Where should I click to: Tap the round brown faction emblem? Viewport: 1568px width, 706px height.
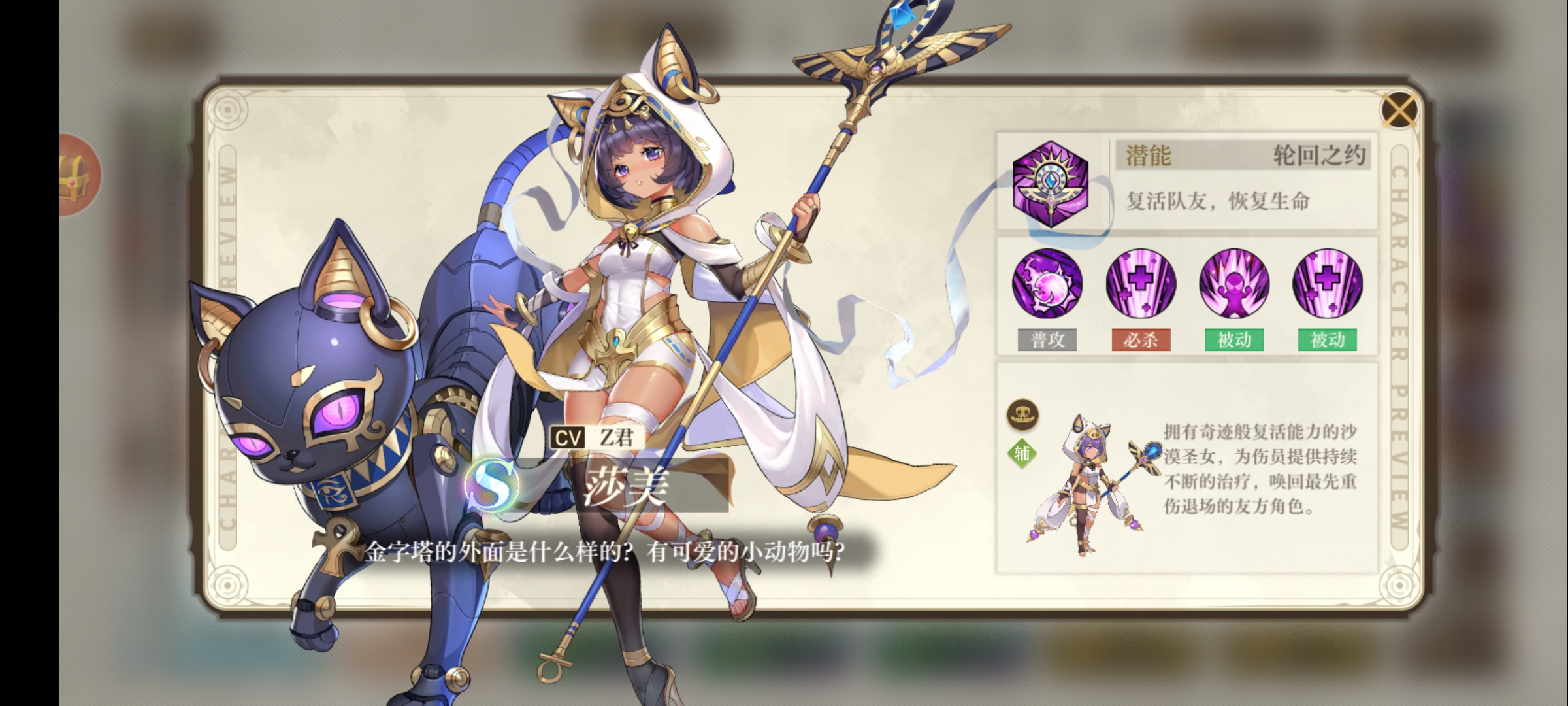tap(1022, 414)
